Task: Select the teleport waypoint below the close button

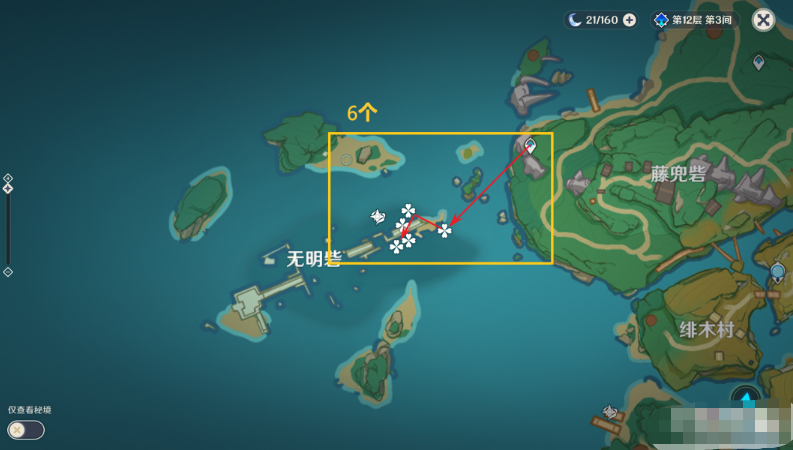Action: (x=759, y=63)
